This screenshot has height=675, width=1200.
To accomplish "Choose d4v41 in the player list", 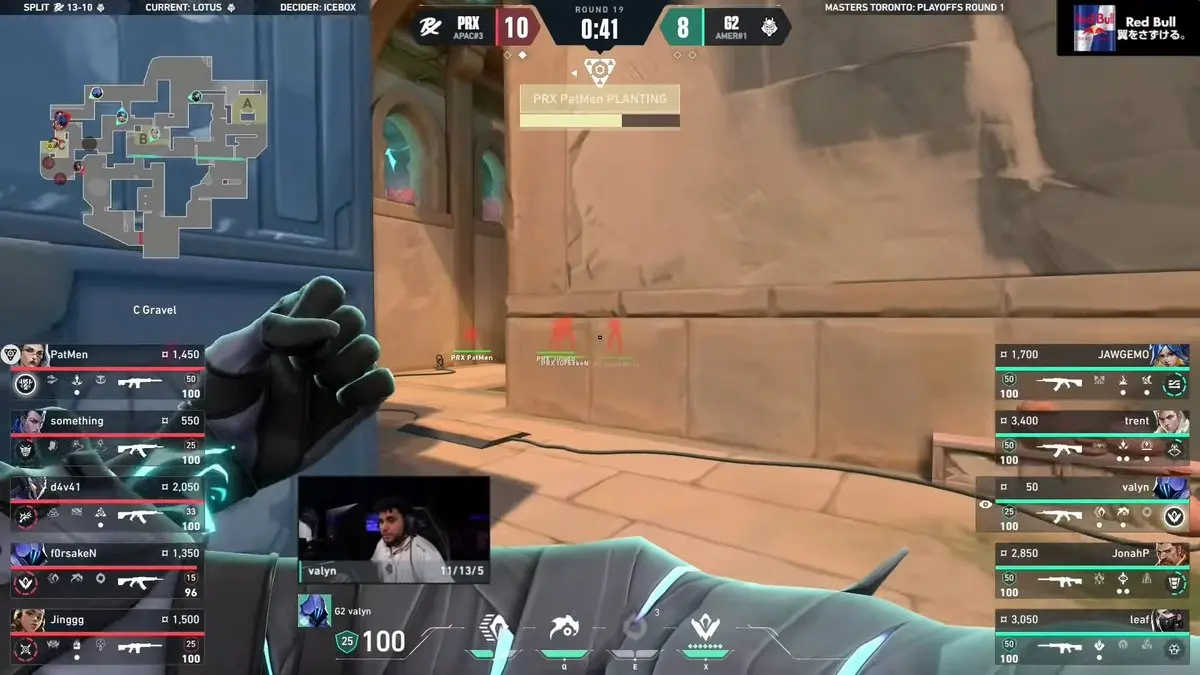I will point(106,501).
